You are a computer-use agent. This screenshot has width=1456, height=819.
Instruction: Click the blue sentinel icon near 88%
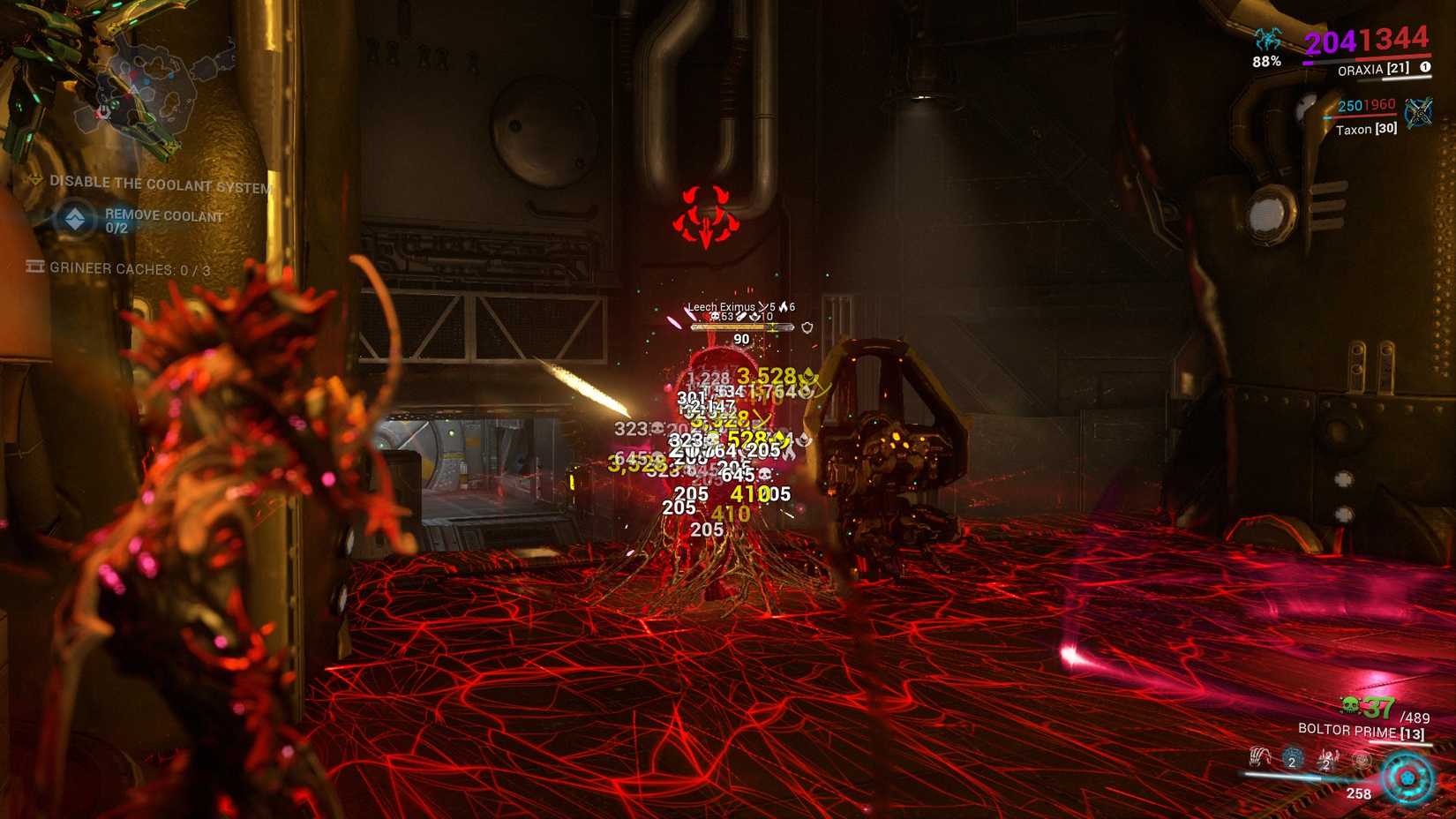[x=1267, y=40]
